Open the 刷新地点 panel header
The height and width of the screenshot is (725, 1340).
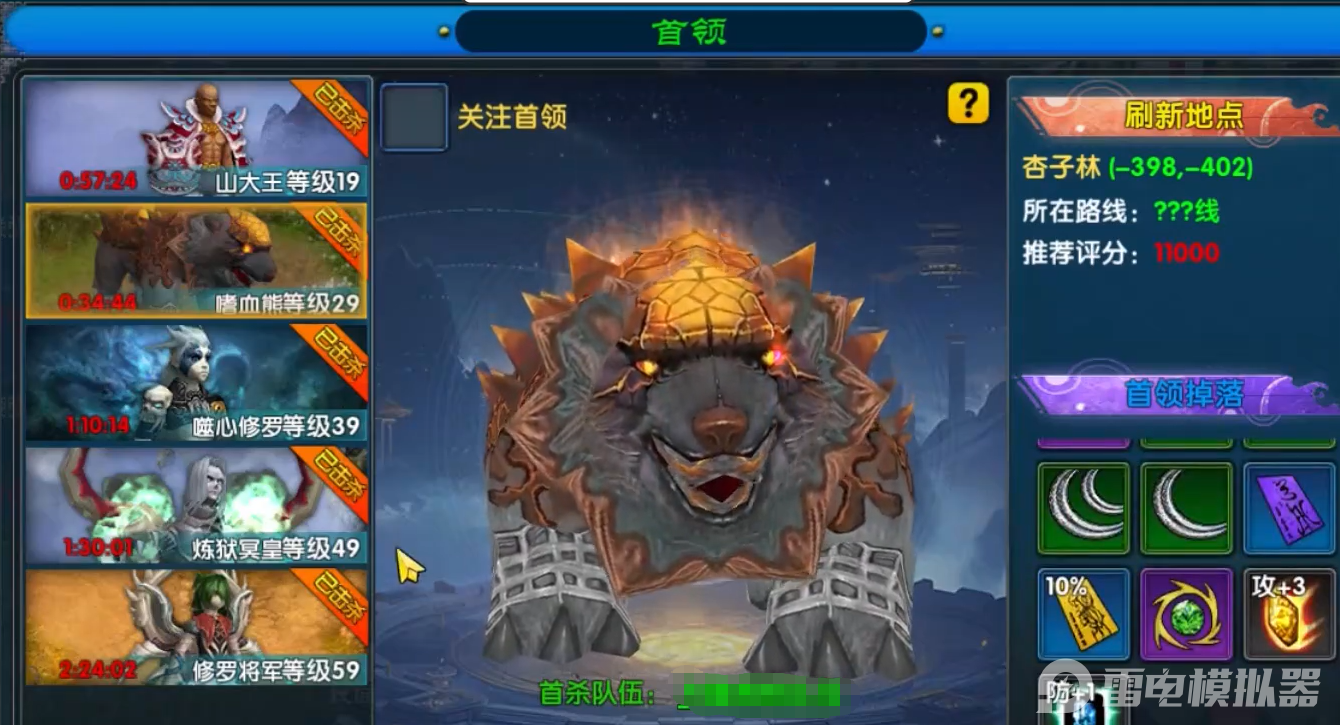[1183, 114]
